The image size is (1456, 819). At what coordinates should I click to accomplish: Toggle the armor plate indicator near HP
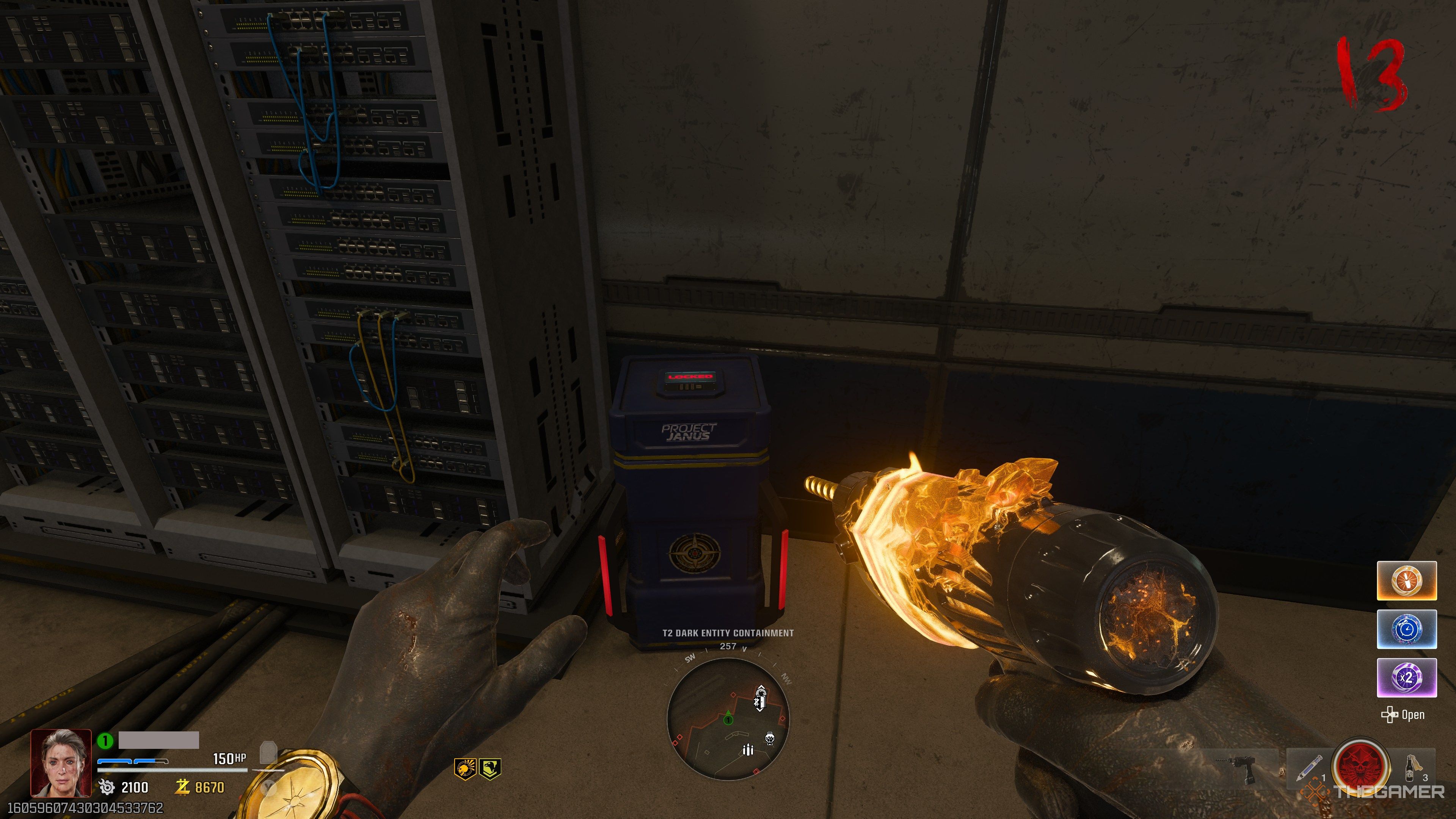[x=269, y=752]
